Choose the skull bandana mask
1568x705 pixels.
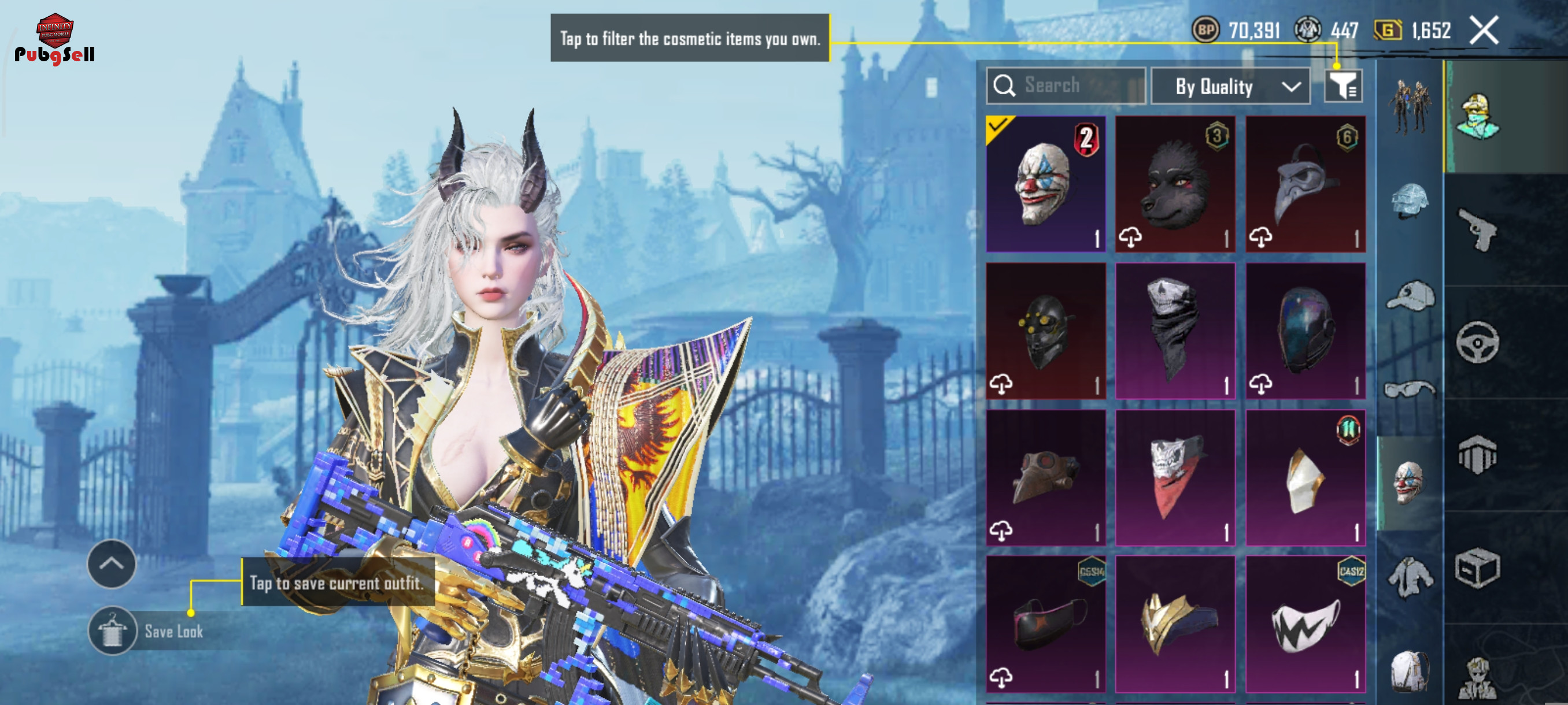tap(1175, 331)
